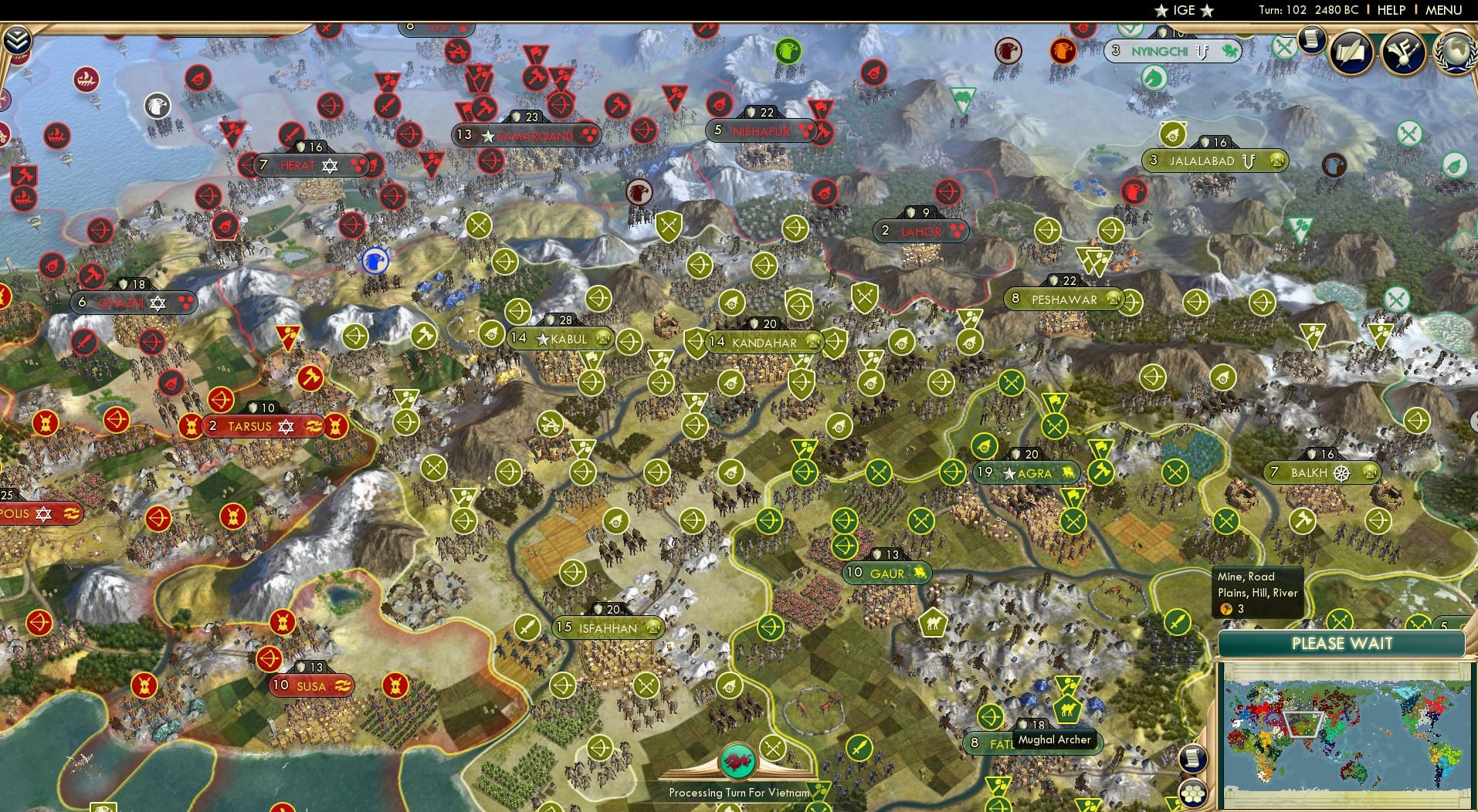Screen dimensions: 1478x812
Task: Open the Social Policies scroll-and-quill icon
Action: 1351,52
